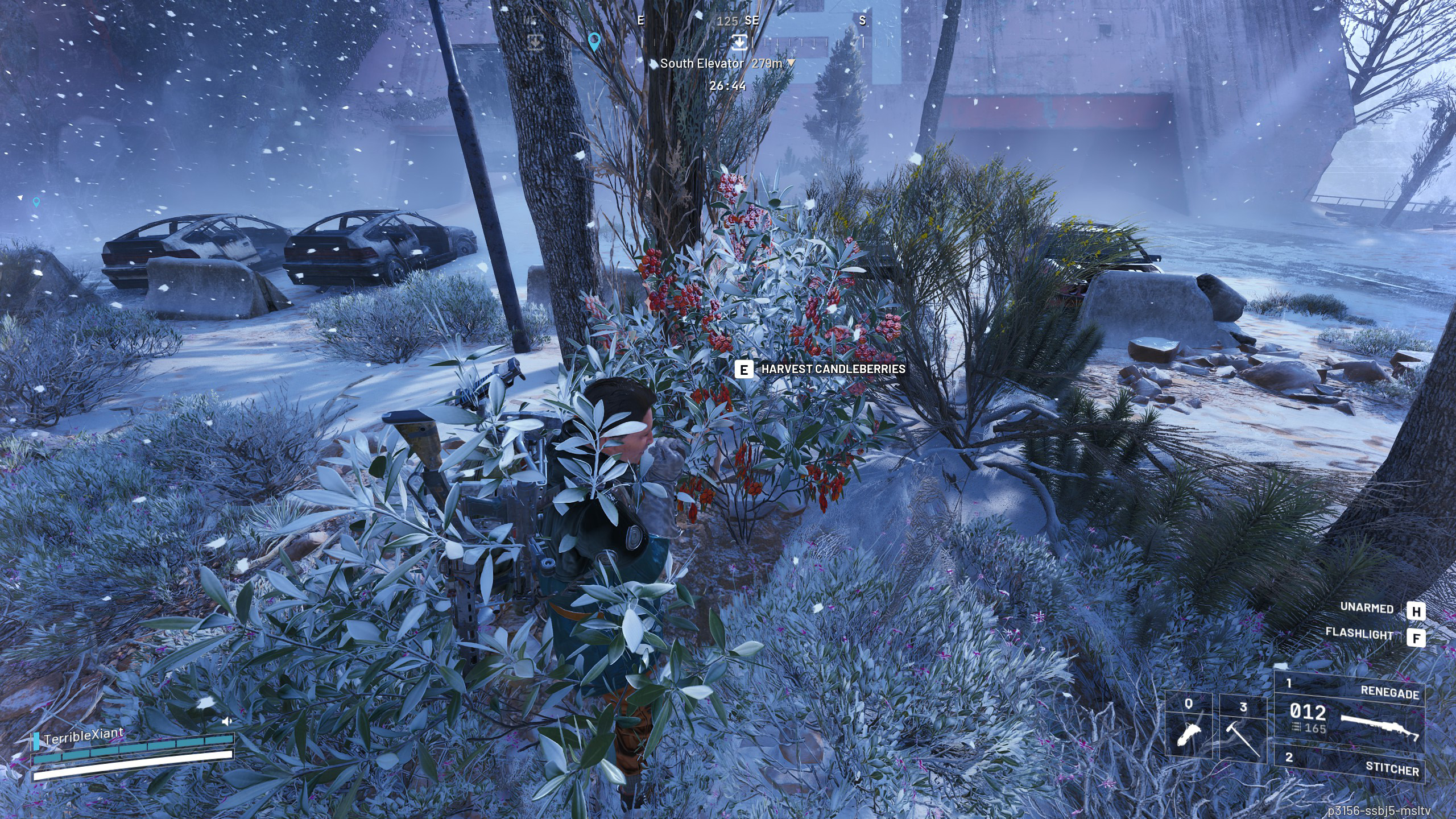
Task: Click the faded elevator marker near NE
Action: [x=535, y=42]
